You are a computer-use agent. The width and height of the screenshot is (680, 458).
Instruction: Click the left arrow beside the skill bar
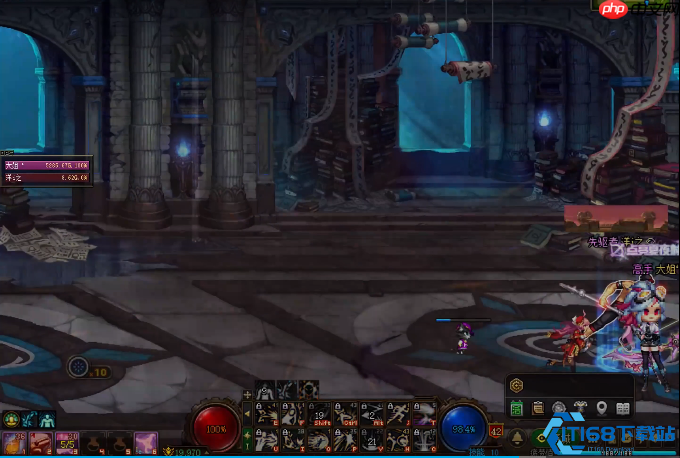(x=248, y=413)
